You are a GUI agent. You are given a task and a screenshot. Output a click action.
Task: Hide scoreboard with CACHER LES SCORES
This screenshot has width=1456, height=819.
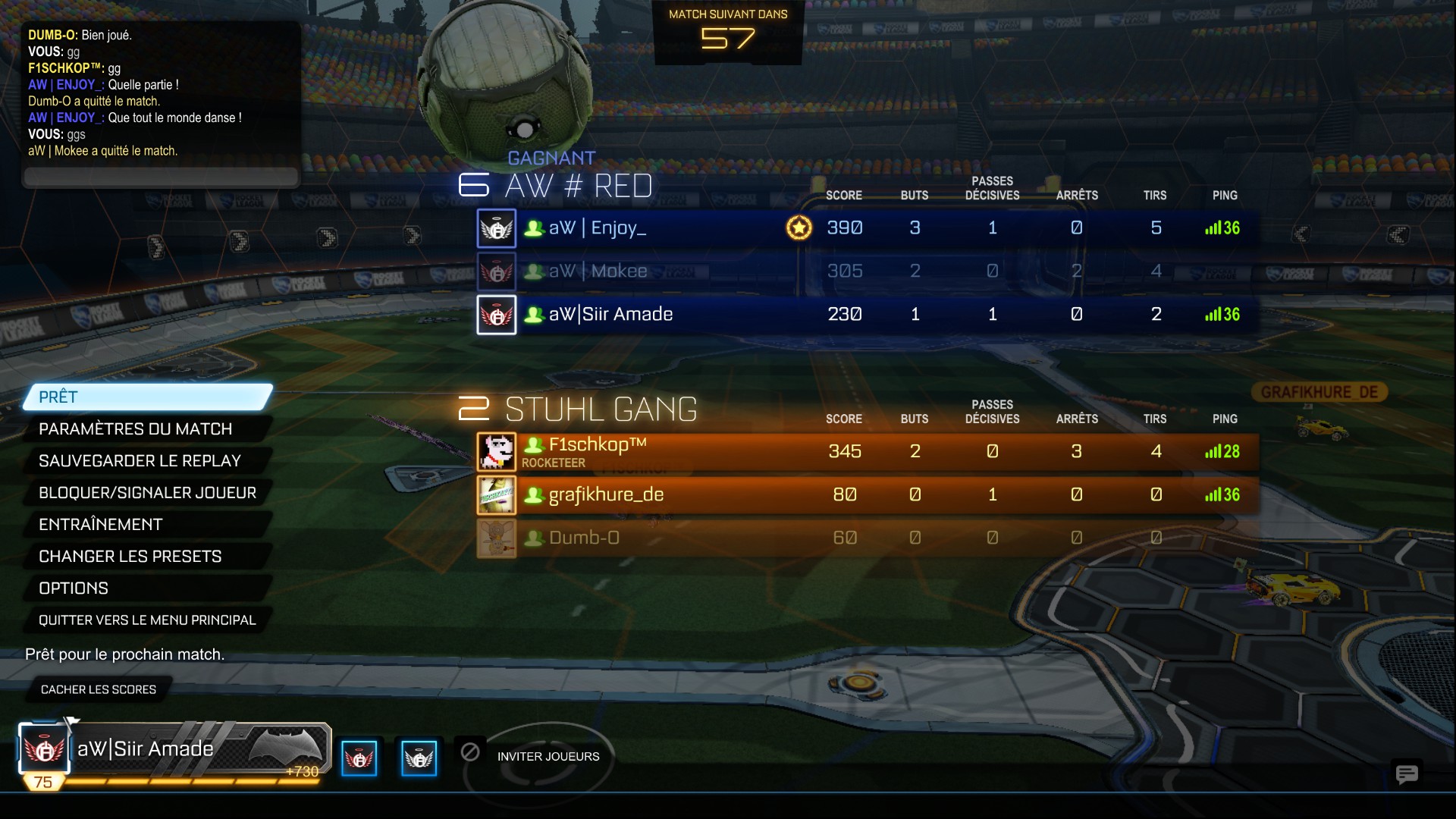click(x=99, y=689)
